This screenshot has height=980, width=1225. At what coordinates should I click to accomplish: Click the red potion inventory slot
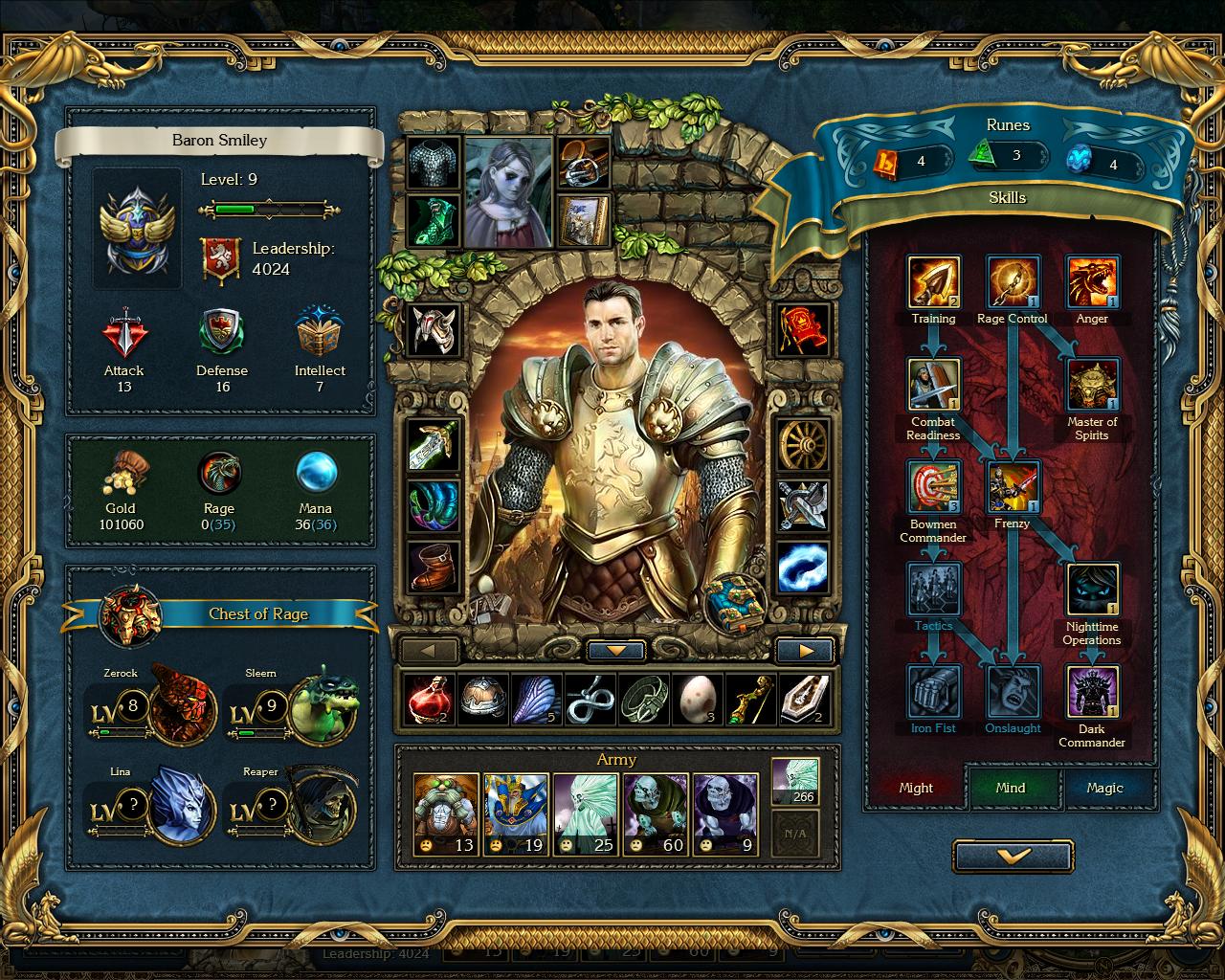tap(429, 701)
